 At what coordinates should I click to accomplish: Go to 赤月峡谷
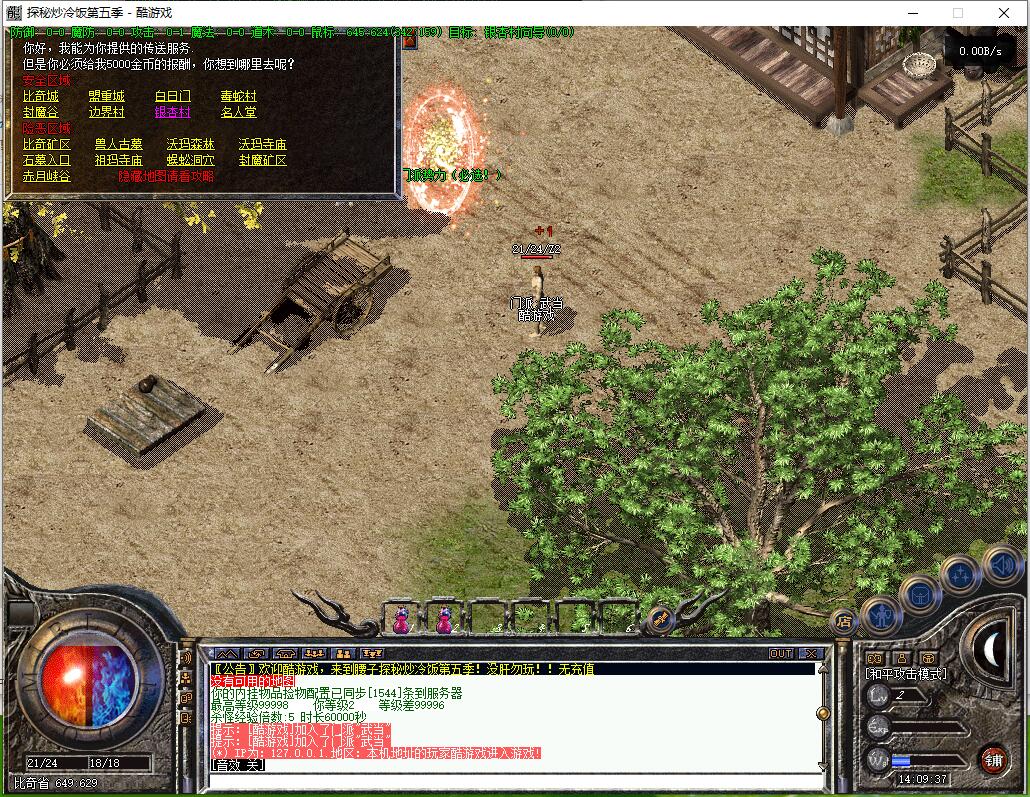coord(47,176)
